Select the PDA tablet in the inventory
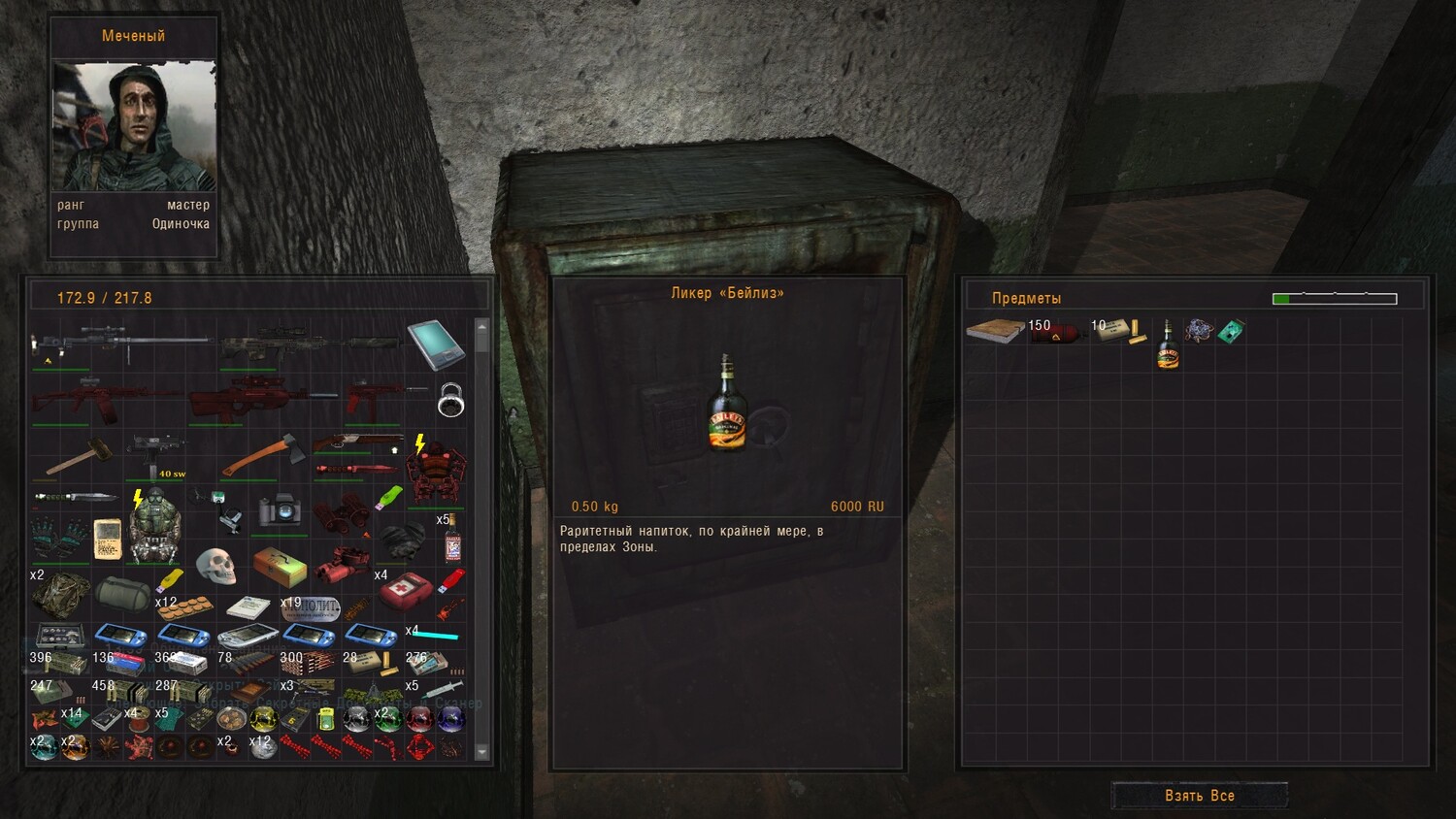Viewport: 1456px width, 819px height. click(x=435, y=344)
